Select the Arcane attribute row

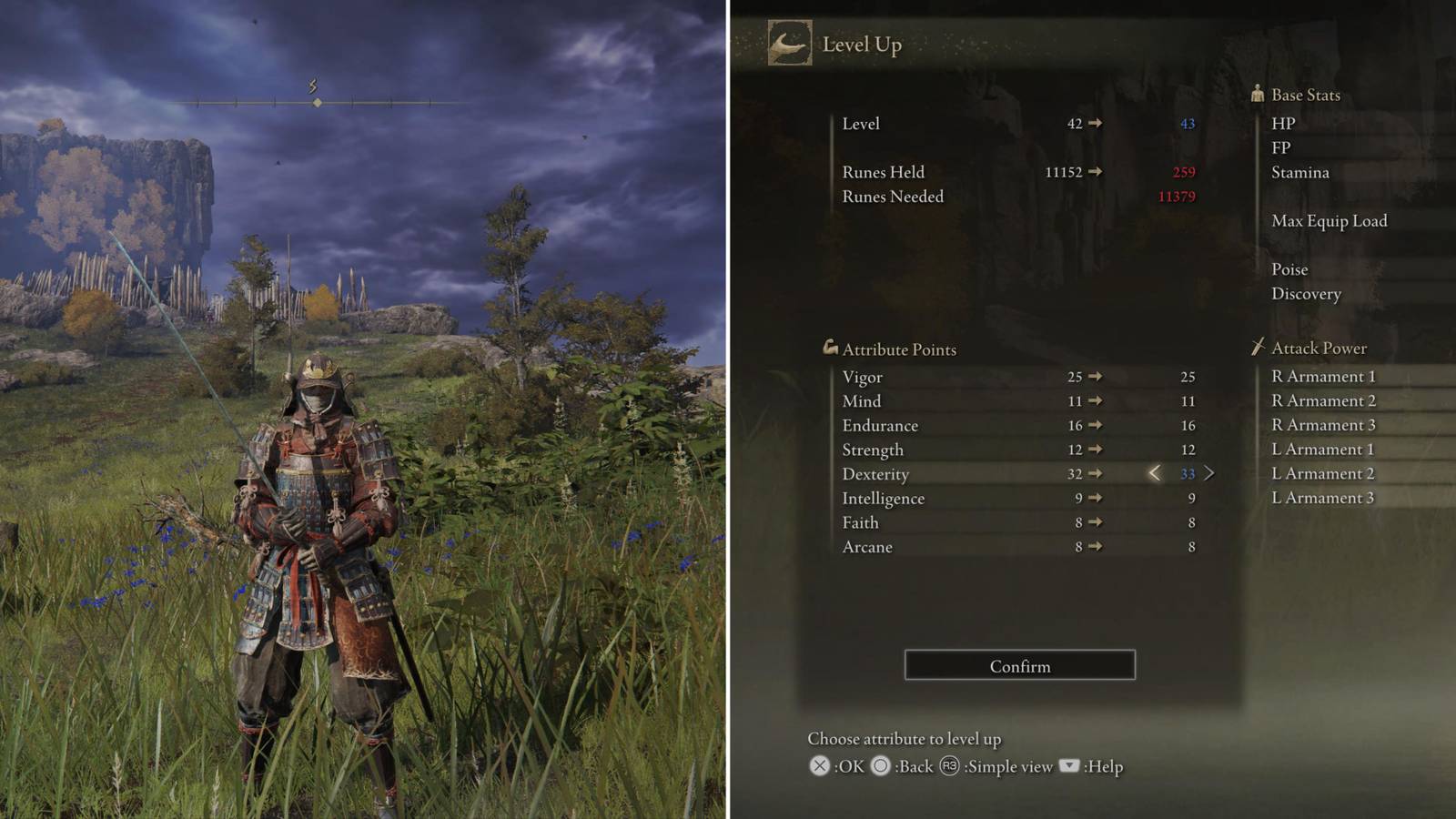point(868,546)
